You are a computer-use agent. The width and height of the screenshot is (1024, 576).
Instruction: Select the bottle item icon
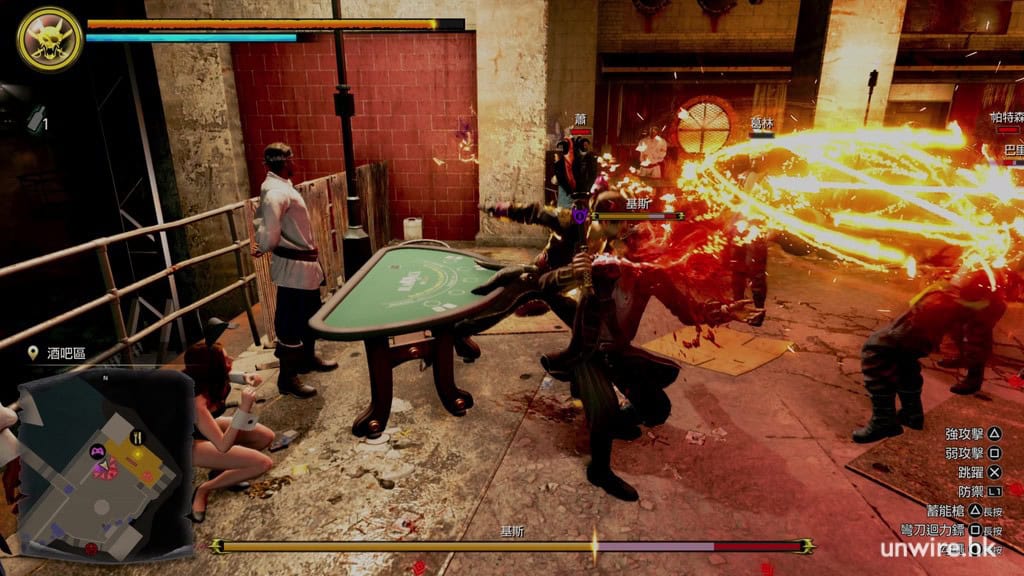[x=36, y=118]
